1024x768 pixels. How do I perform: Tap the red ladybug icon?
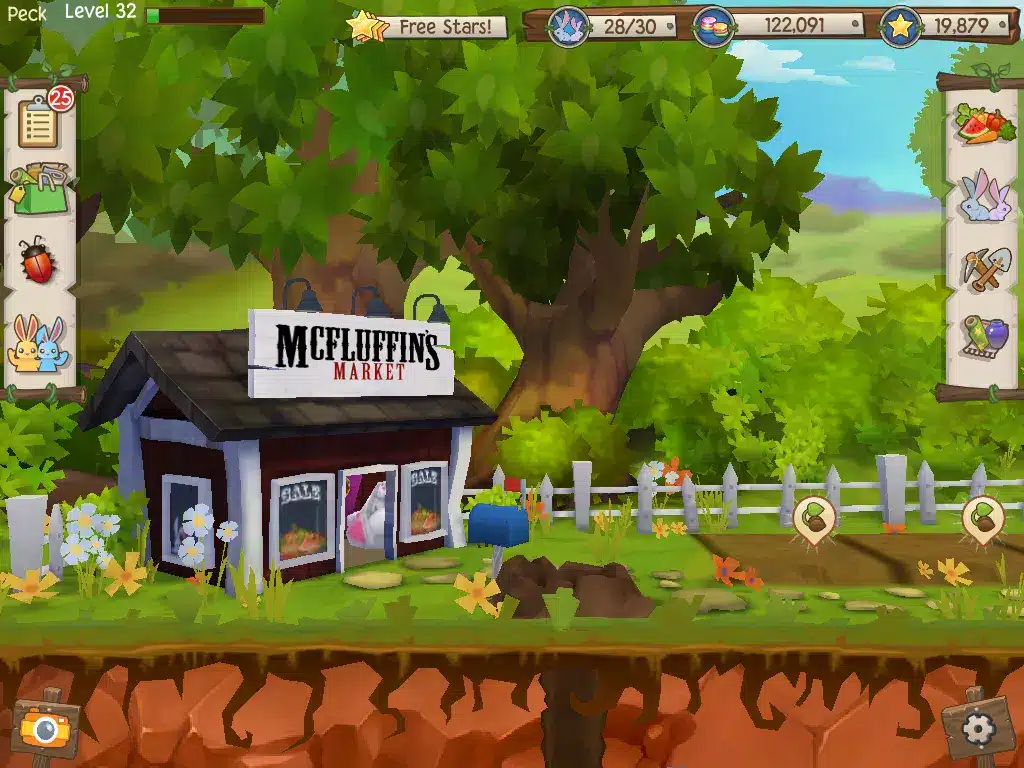click(x=38, y=260)
